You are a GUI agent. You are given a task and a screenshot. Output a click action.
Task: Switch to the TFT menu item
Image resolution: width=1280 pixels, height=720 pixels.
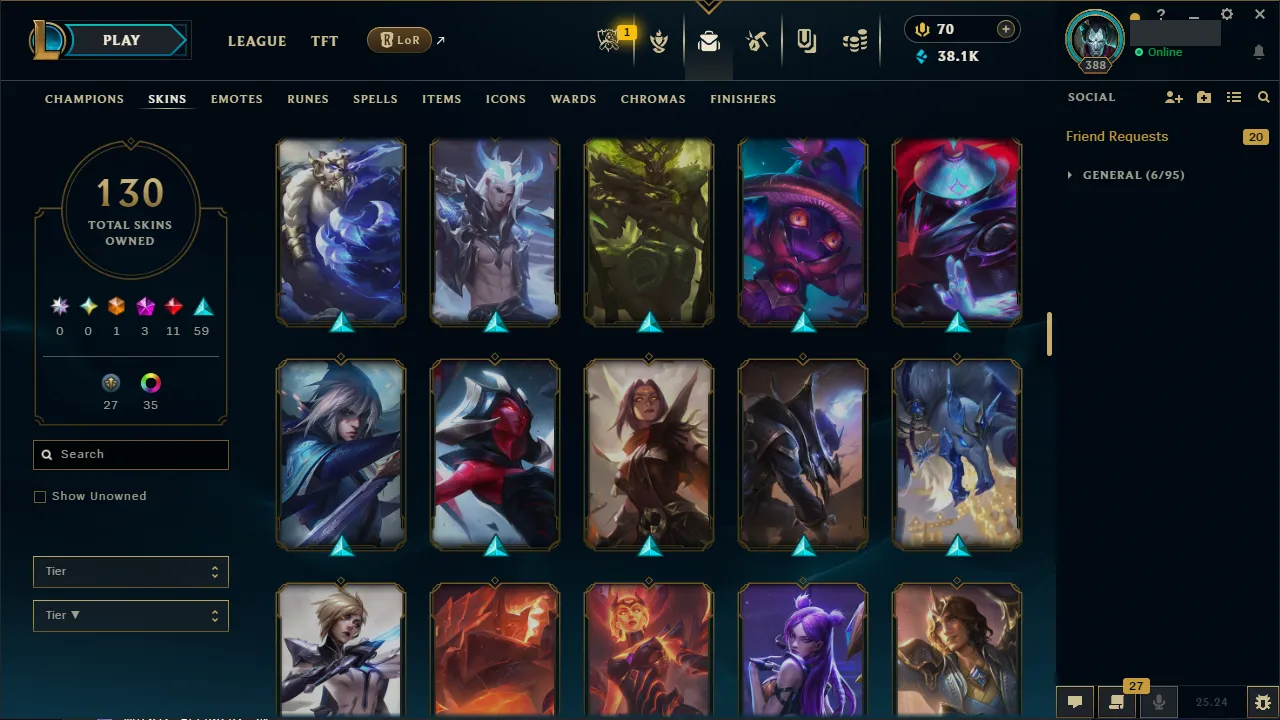pyautogui.click(x=324, y=41)
